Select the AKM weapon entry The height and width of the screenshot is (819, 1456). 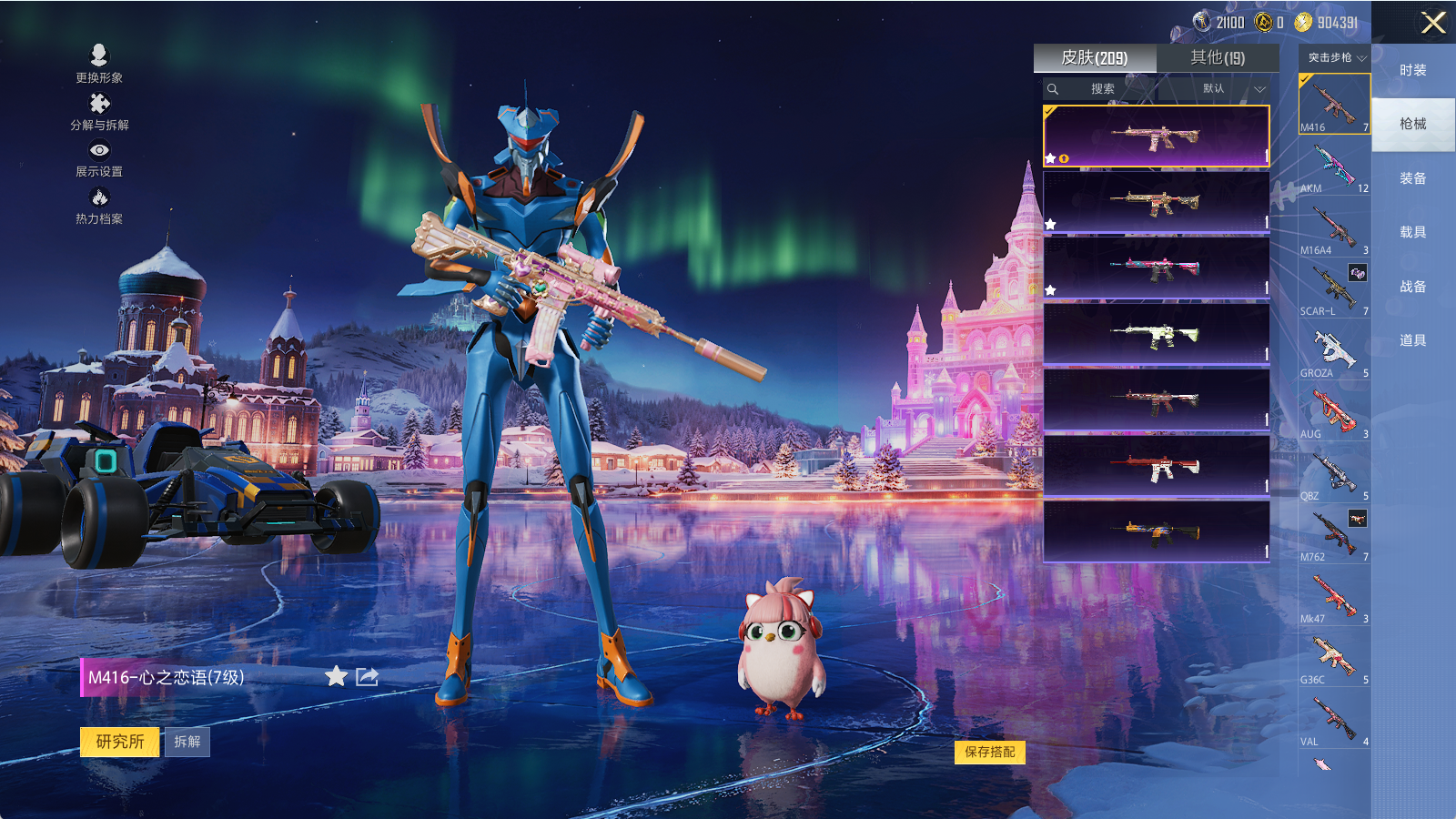(1334, 168)
